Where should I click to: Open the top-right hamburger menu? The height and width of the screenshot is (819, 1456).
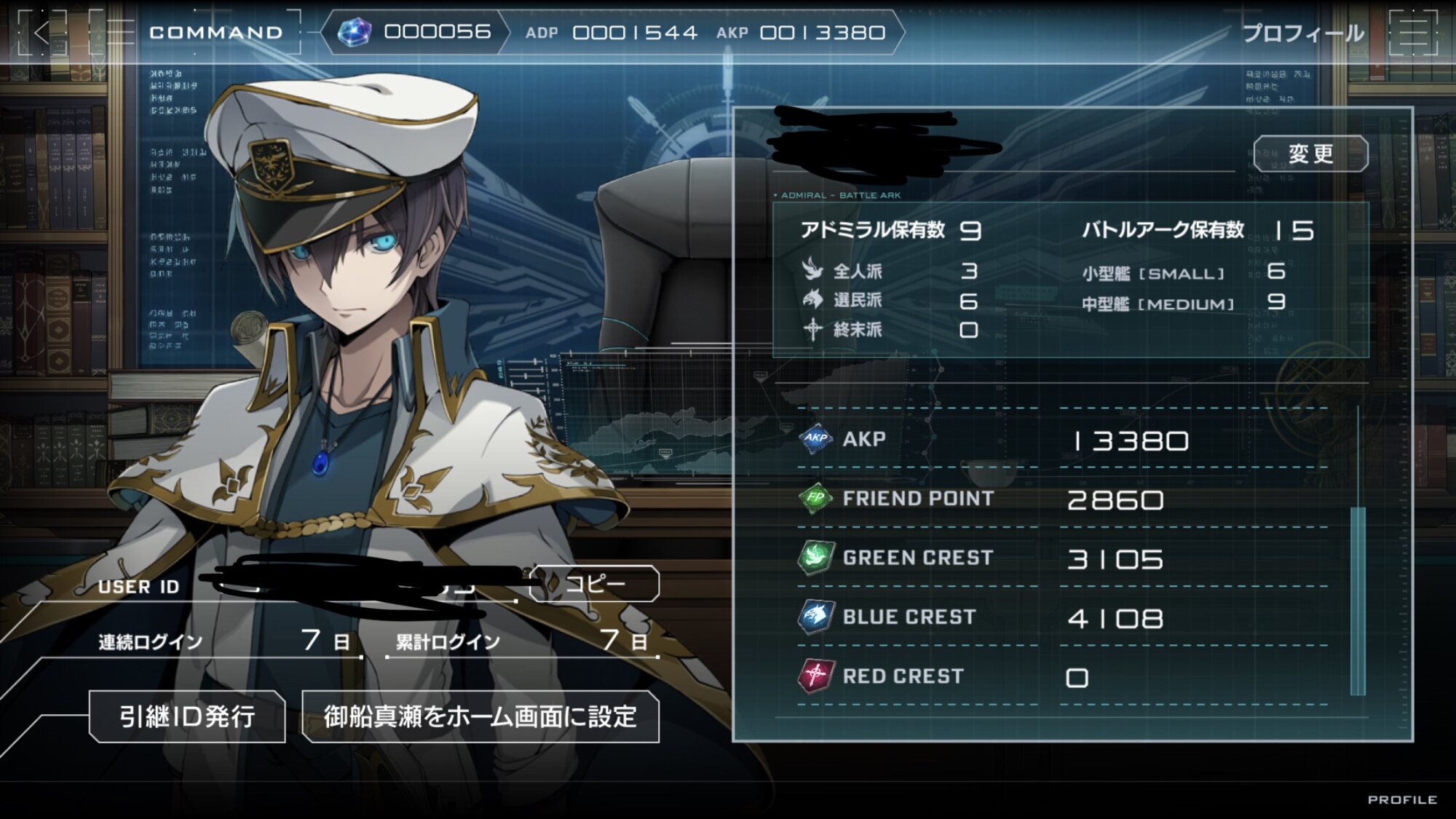click(1413, 33)
